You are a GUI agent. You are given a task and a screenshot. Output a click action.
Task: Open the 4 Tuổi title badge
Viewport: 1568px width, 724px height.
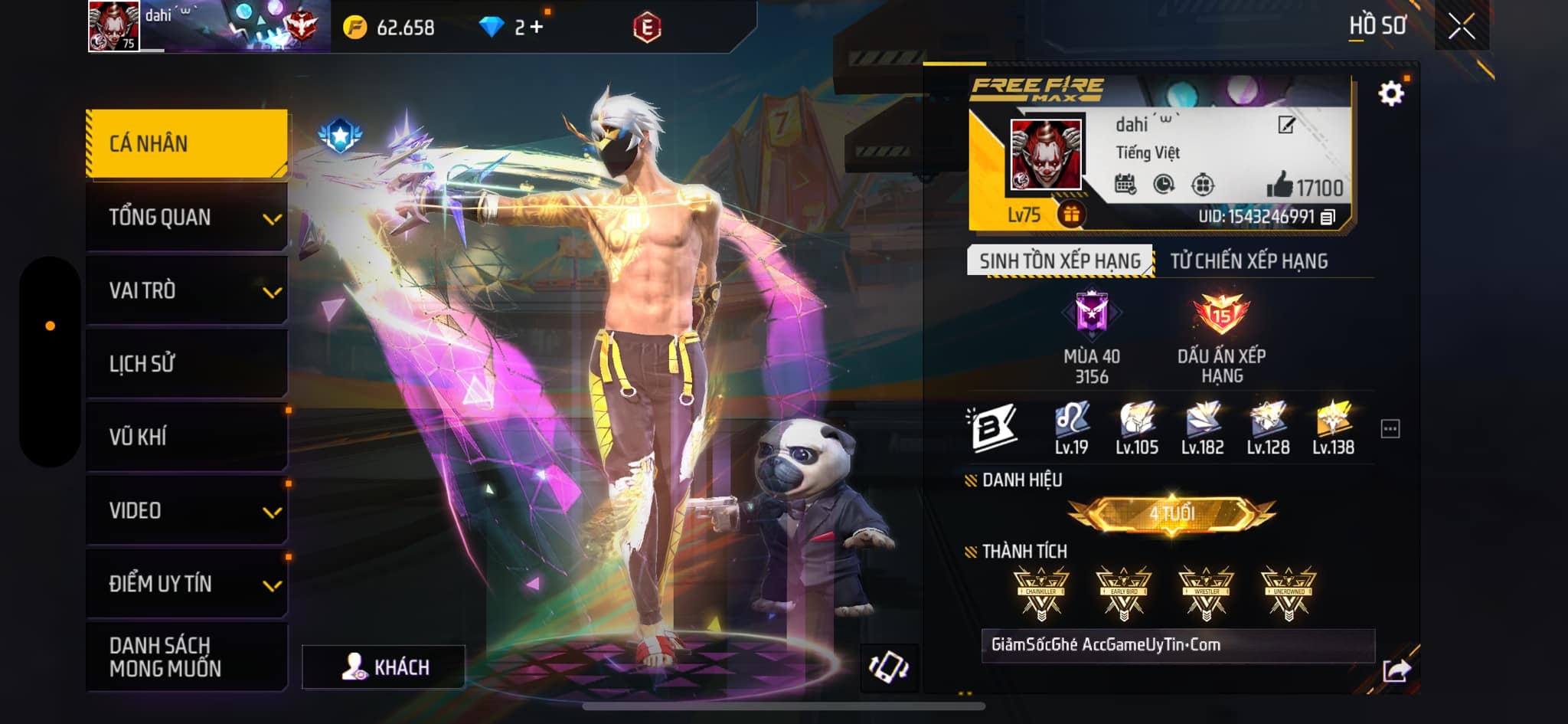[x=1171, y=513]
